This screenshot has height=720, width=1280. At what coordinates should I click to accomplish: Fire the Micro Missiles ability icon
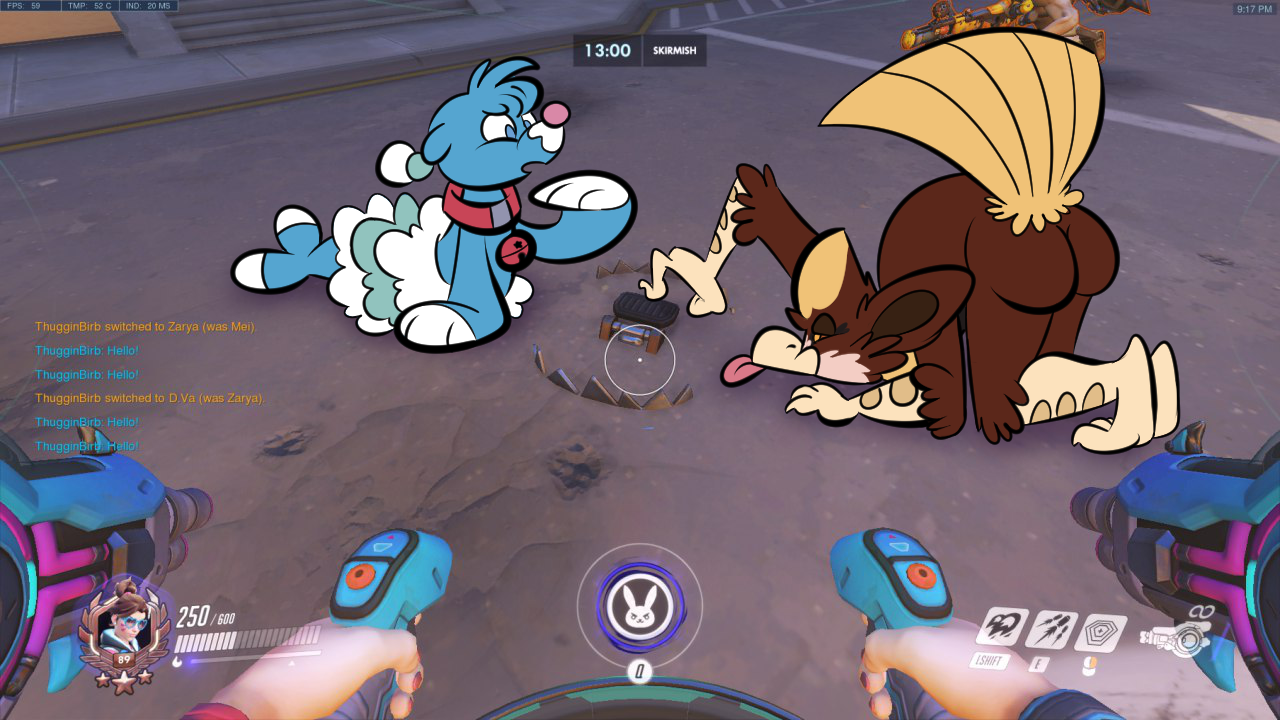point(1052,630)
